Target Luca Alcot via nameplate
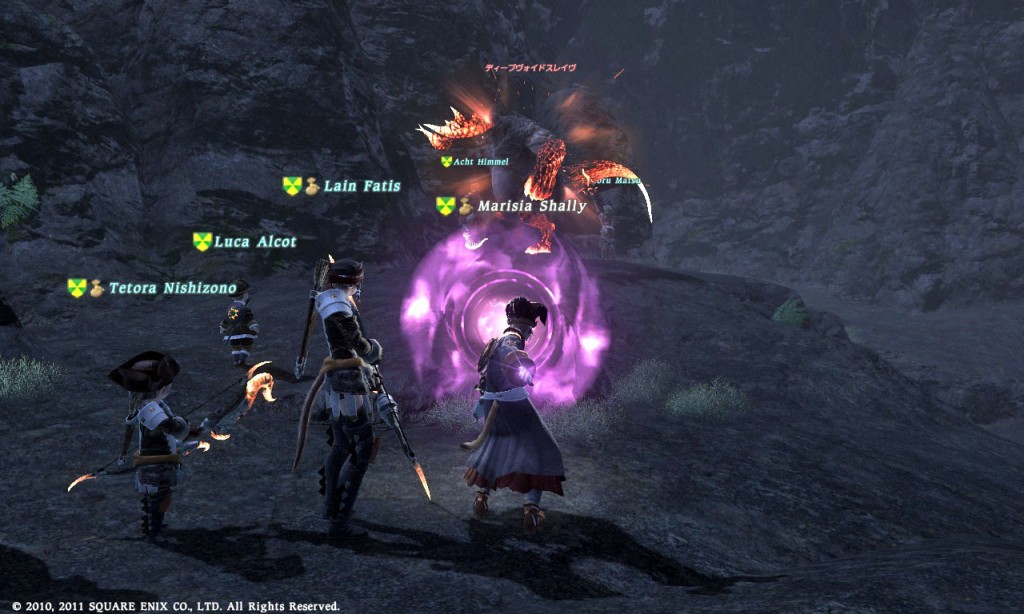 point(255,242)
